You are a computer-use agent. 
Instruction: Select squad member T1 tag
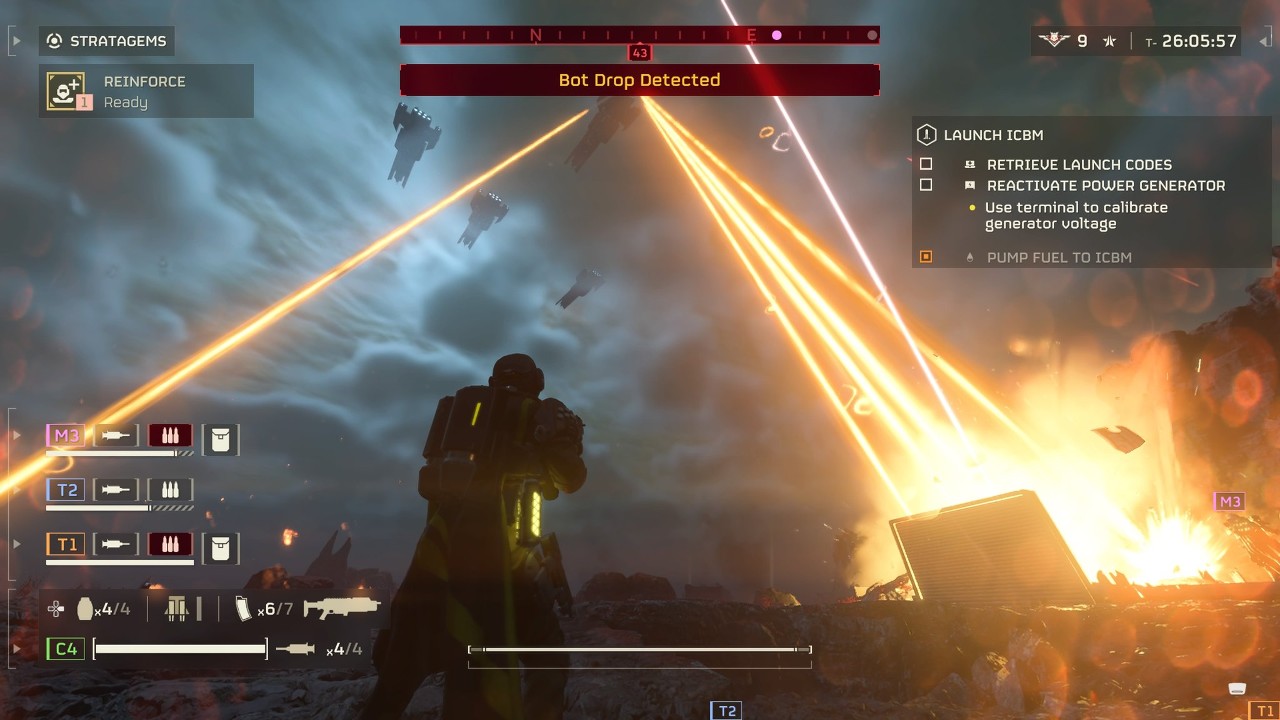click(66, 544)
